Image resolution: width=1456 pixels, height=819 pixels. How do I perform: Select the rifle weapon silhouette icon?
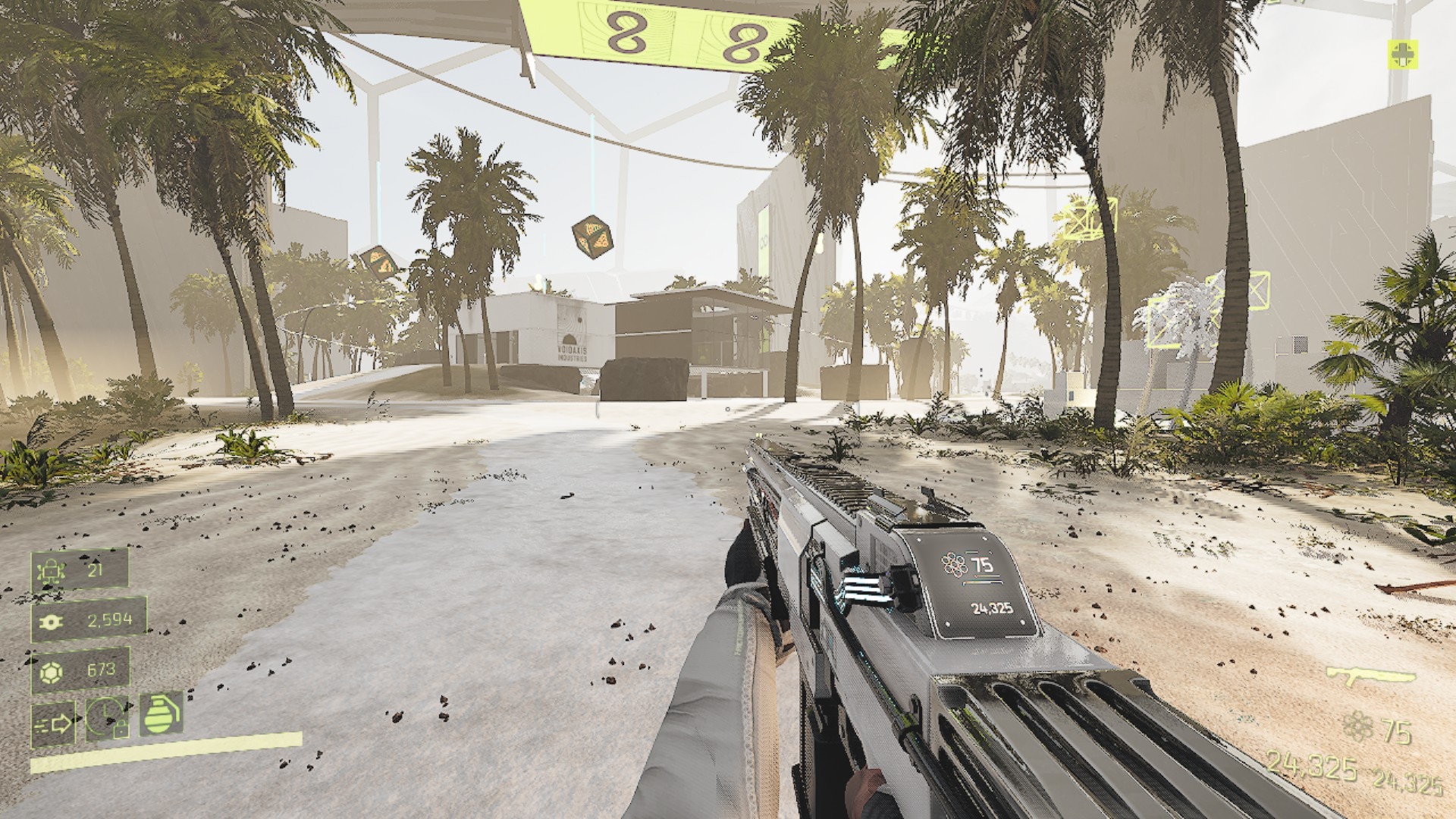tap(1370, 679)
